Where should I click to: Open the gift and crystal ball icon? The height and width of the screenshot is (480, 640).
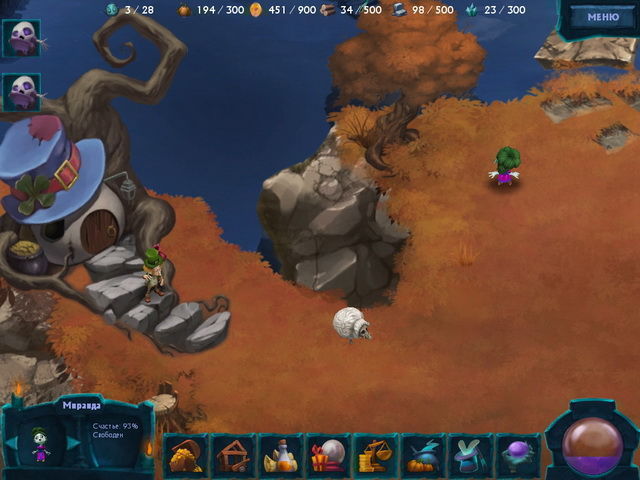point(328,456)
